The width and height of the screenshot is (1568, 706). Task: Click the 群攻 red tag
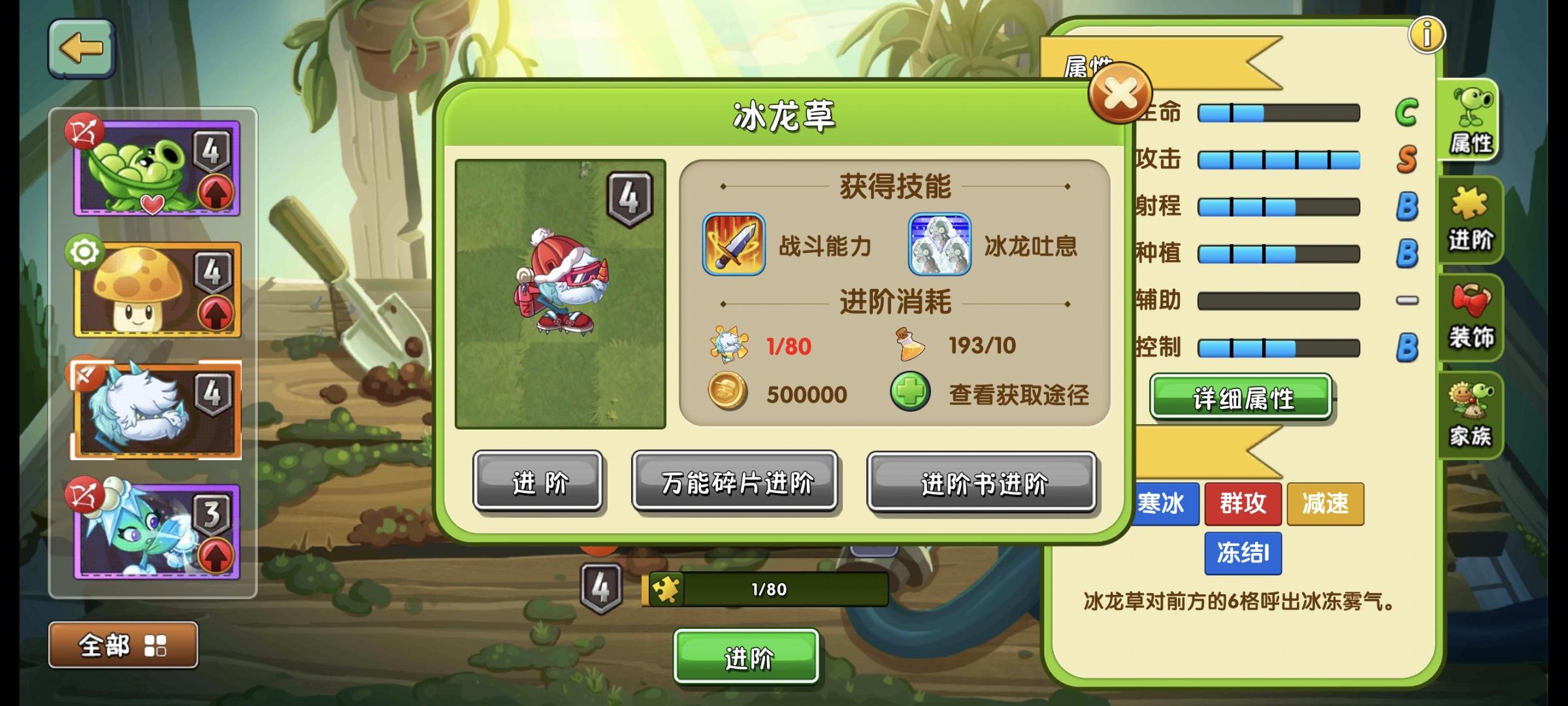click(1243, 503)
